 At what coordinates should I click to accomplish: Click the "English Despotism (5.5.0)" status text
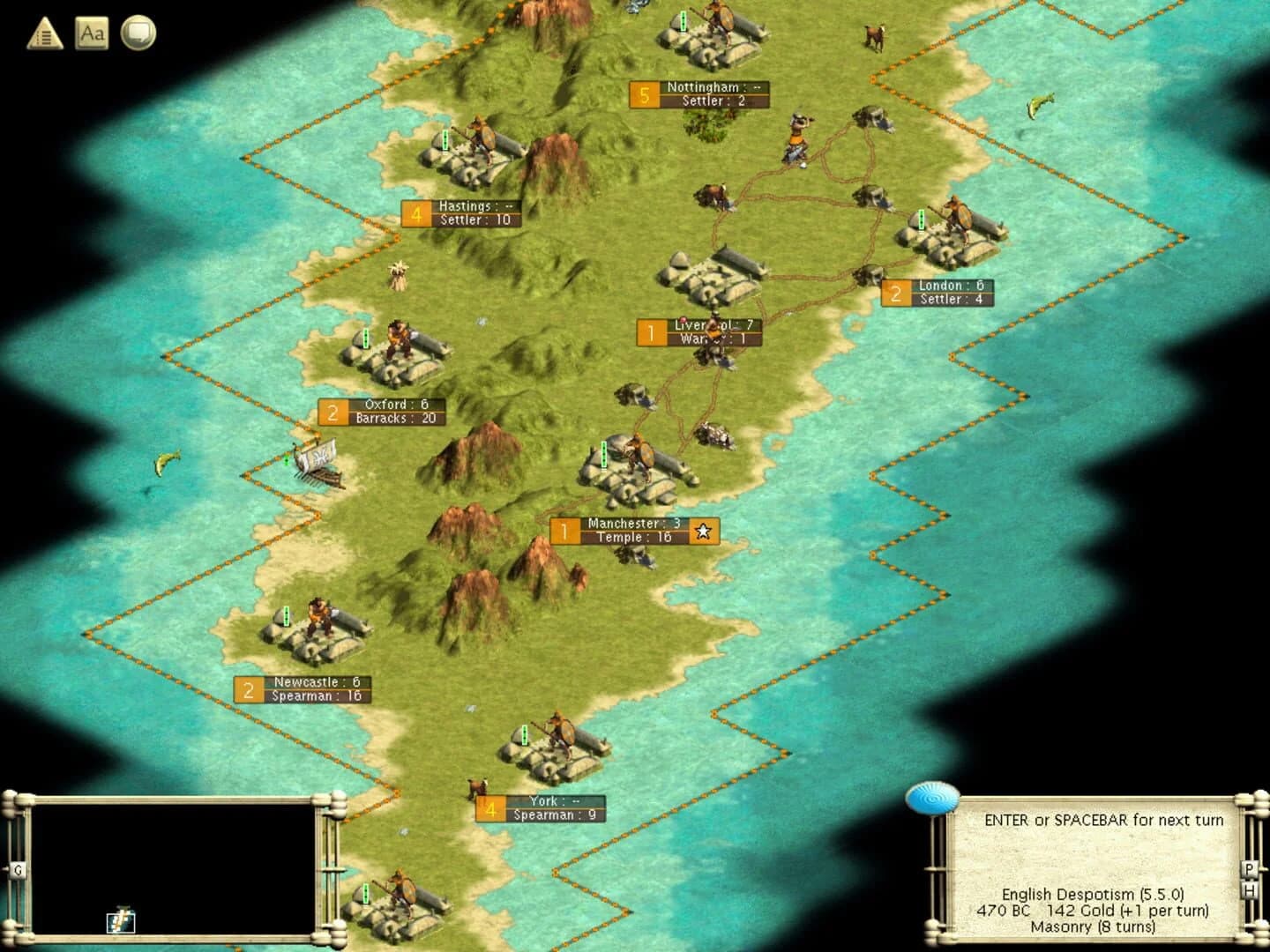tap(1094, 893)
